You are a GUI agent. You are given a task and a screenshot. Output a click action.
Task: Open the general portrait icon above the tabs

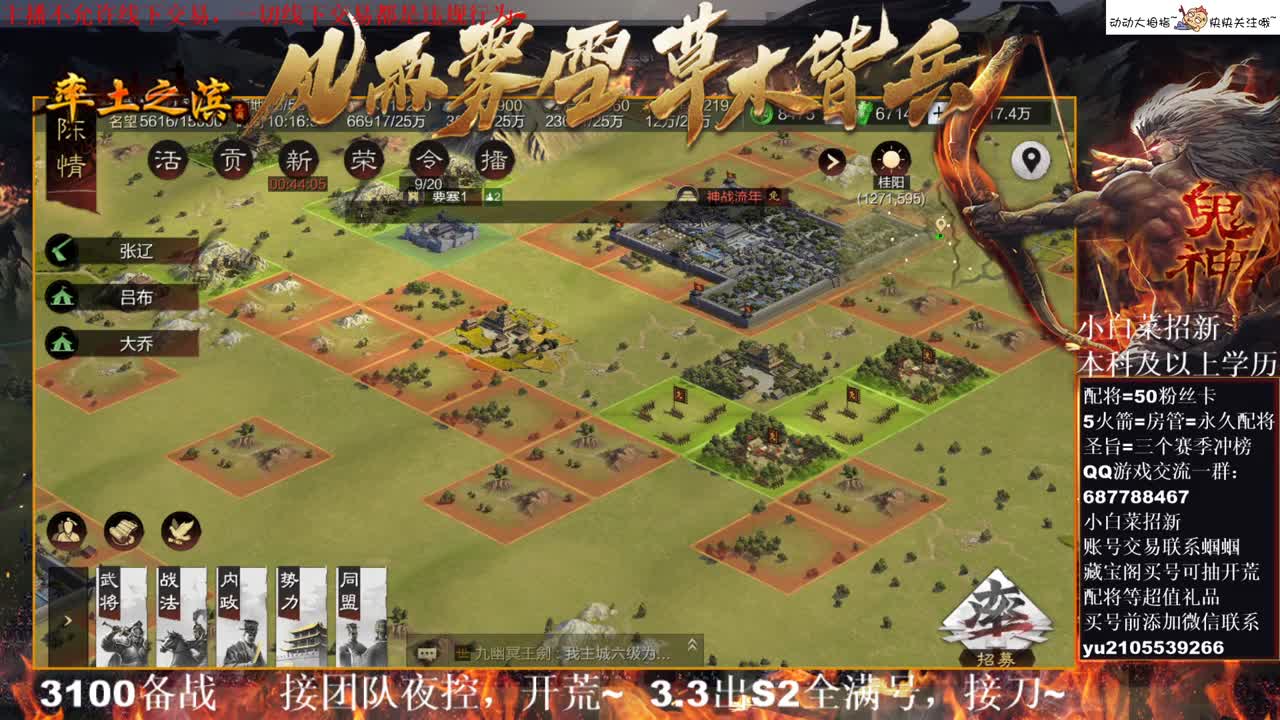click(x=67, y=531)
